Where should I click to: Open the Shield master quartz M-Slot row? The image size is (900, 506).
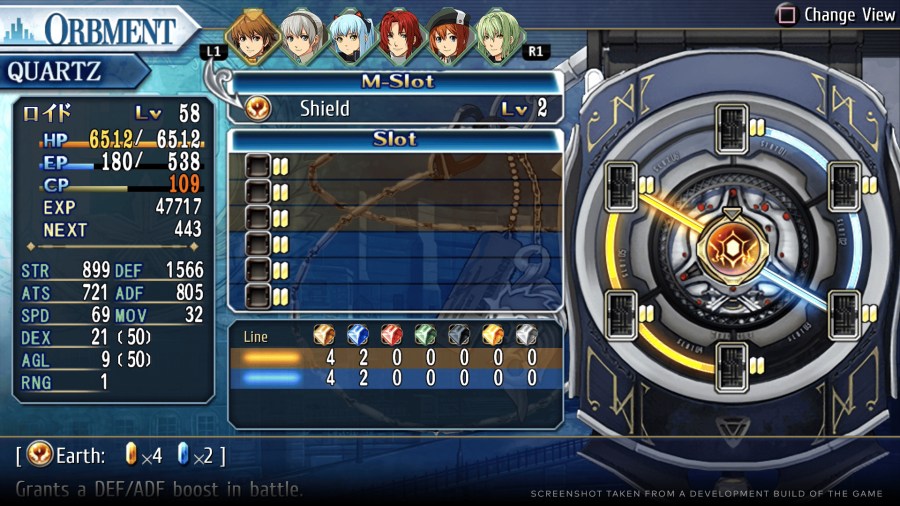point(396,108)
